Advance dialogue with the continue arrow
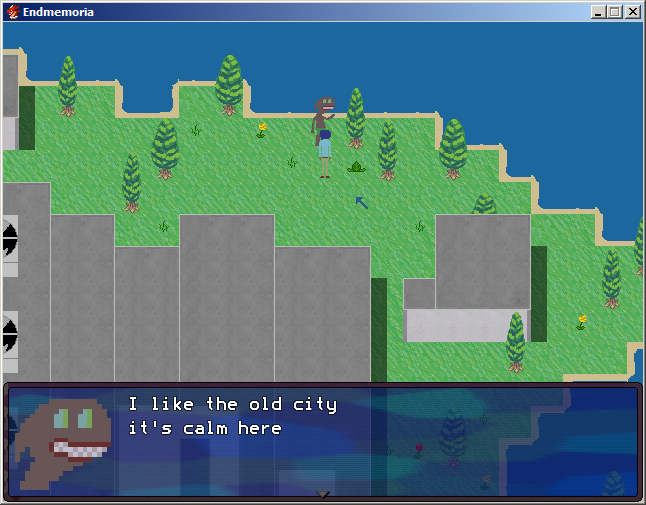The height and width of the screenshot is (505, 646). pos(322,493)
